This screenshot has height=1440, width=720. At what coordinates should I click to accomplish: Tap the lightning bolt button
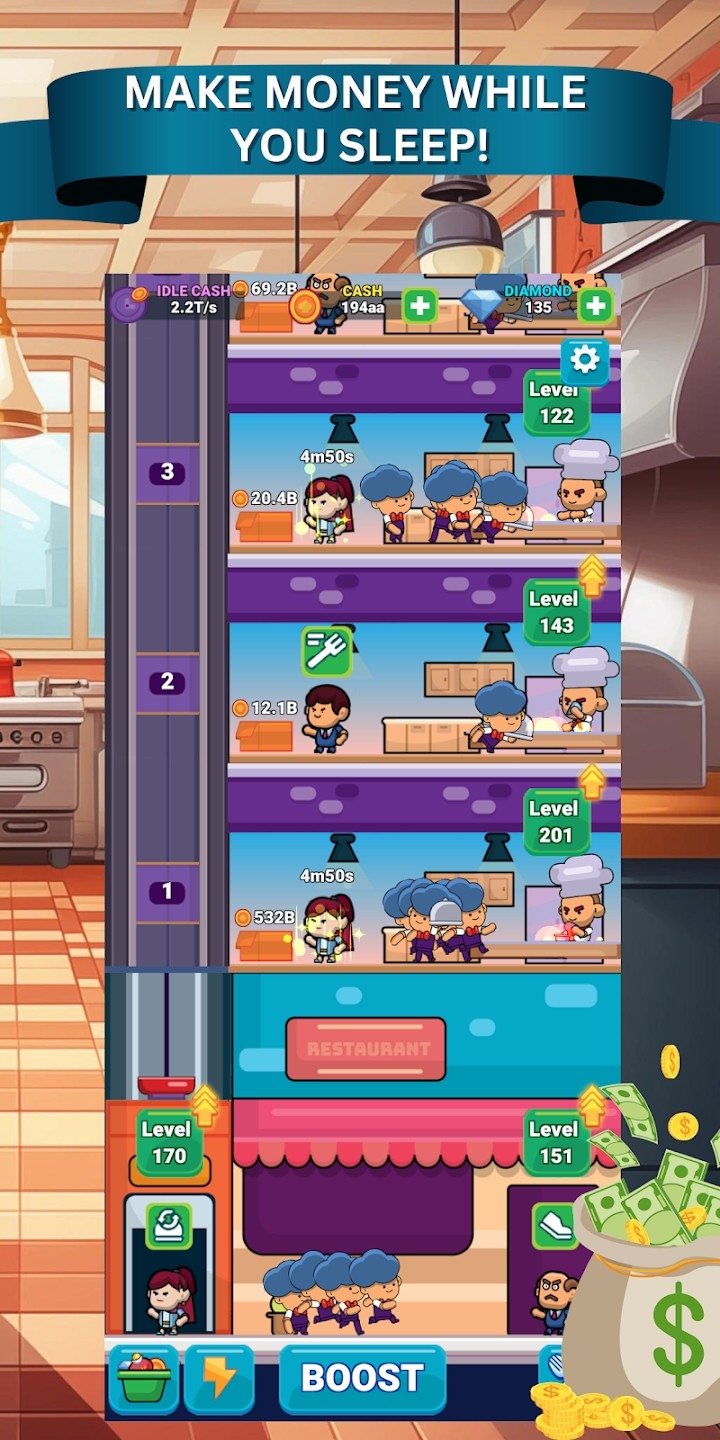point(218,1378)
